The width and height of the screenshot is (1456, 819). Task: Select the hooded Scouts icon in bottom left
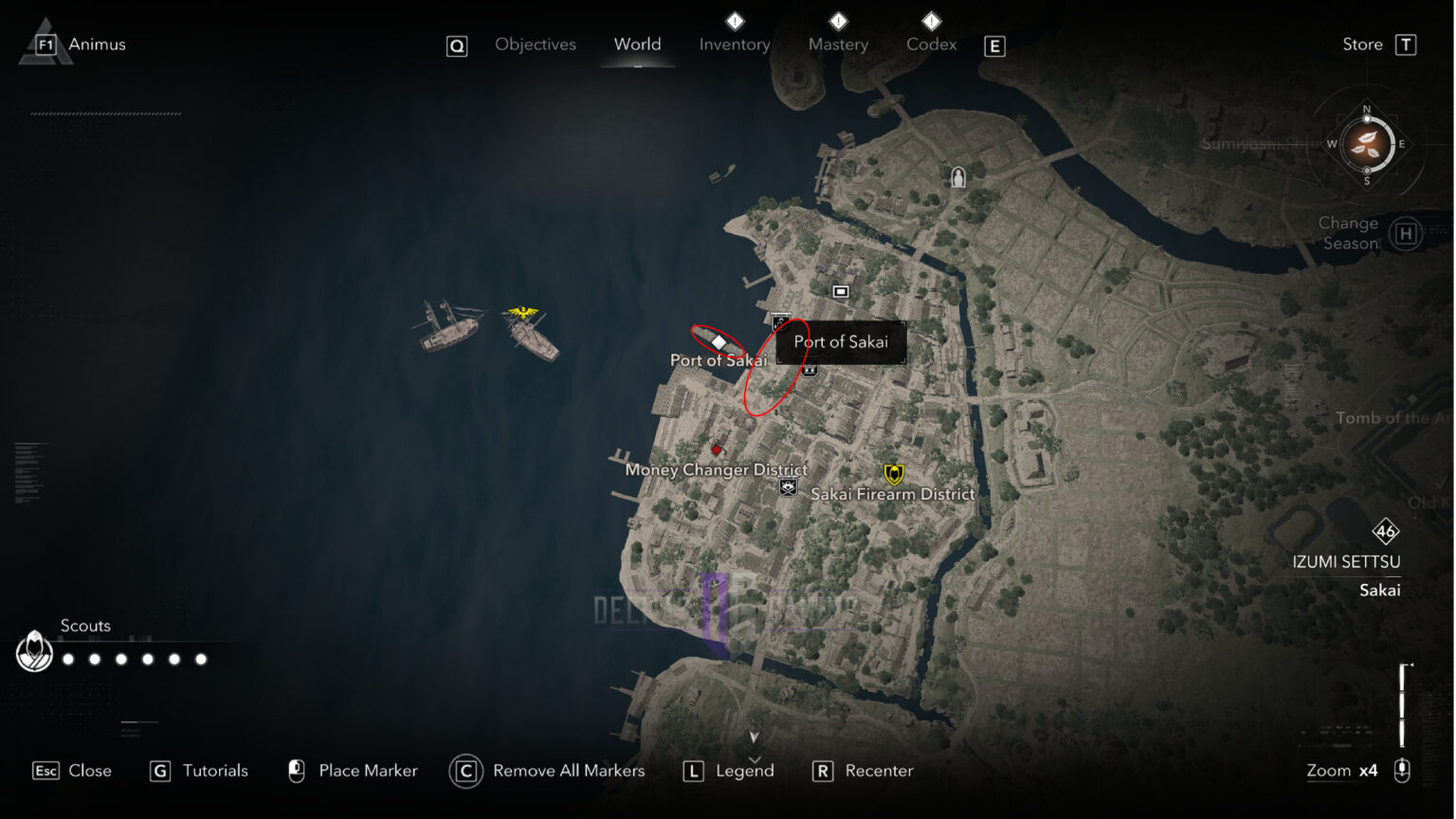[x=33, y=652]
